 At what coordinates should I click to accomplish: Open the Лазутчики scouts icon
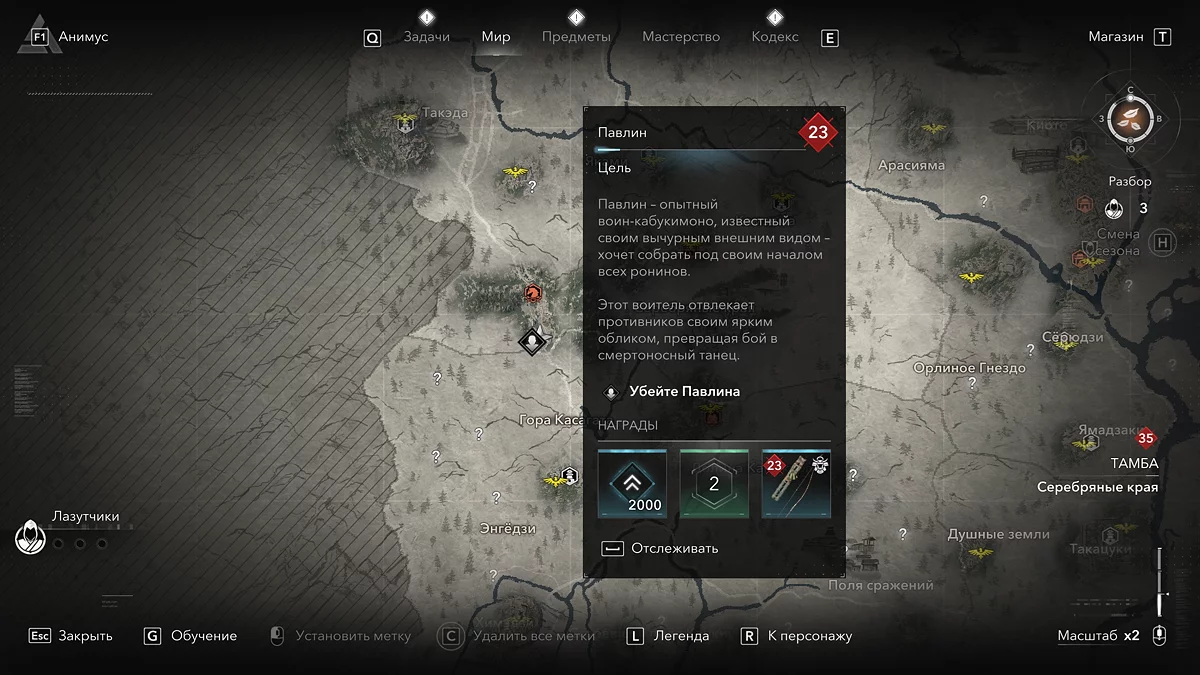(x=31, y=539)
